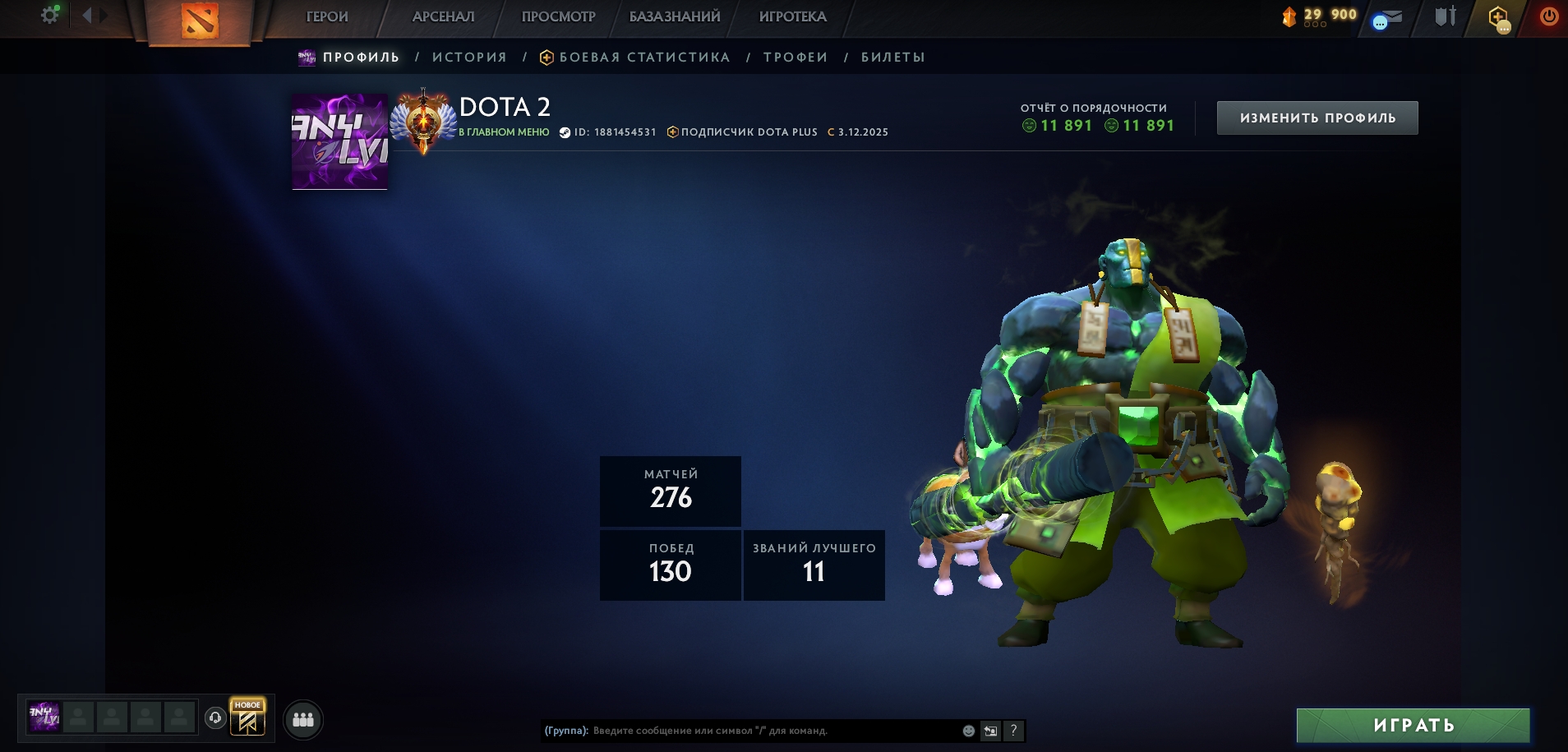Open the chat emoticon smiley picker
1568x752 pixels.
(x=969, y=731)
